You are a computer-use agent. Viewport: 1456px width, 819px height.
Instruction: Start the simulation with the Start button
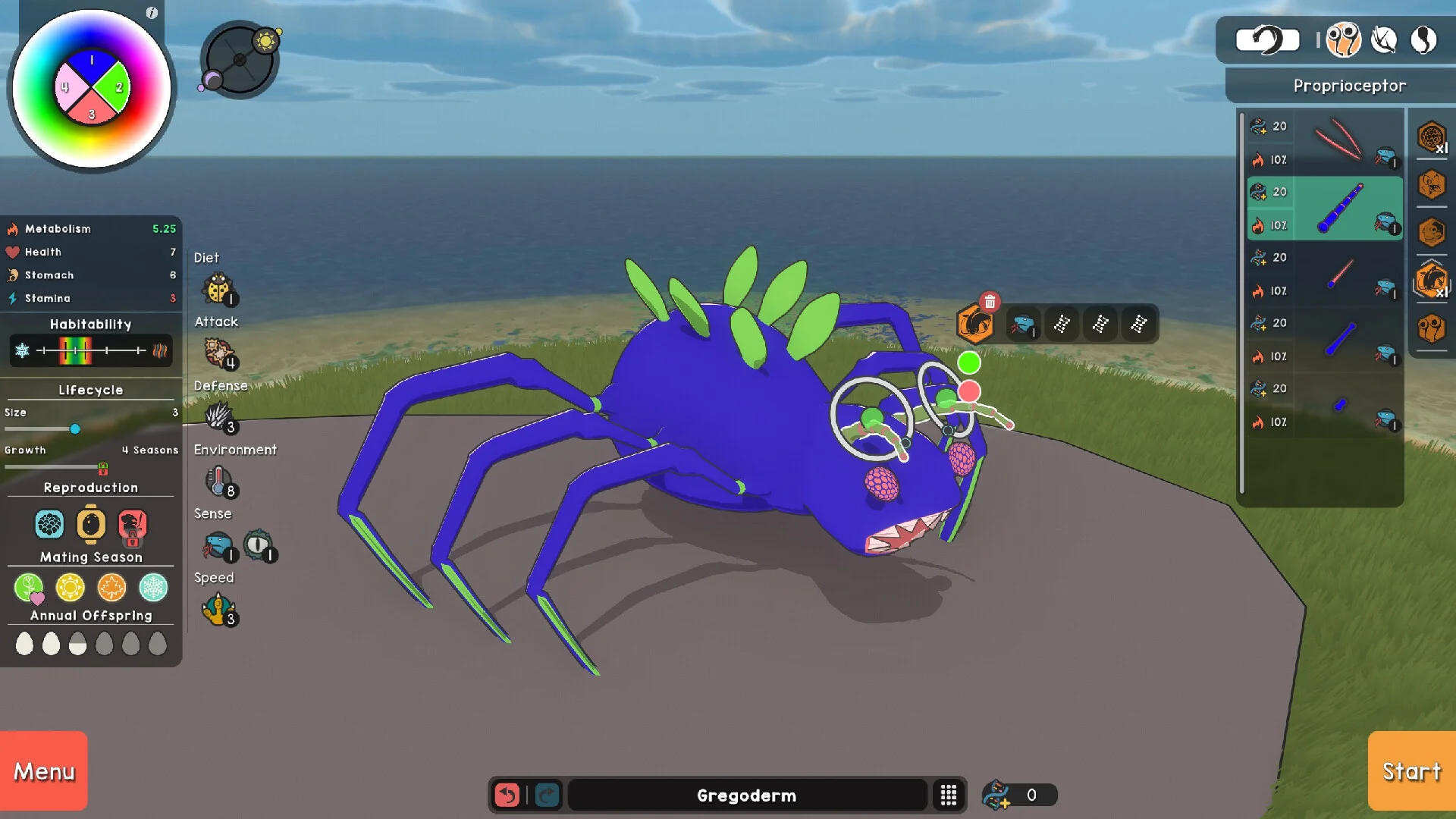[1411, 770]
